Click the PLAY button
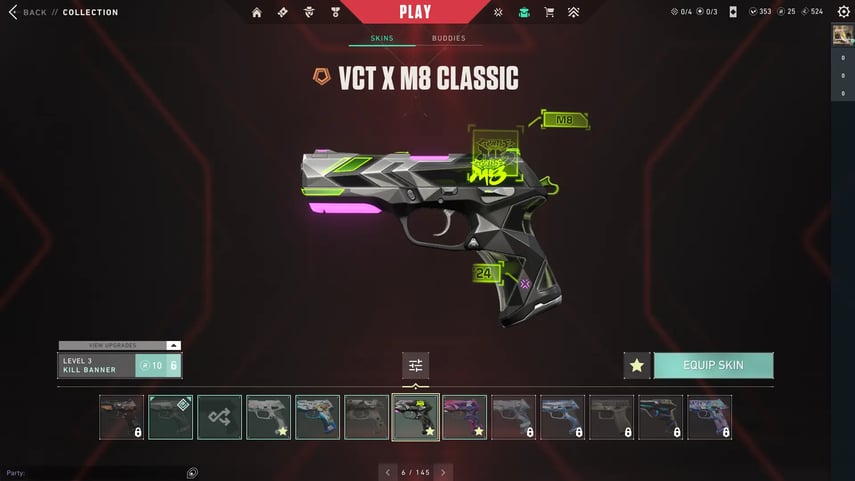This screenshot has height=481, width=855. 415,12
